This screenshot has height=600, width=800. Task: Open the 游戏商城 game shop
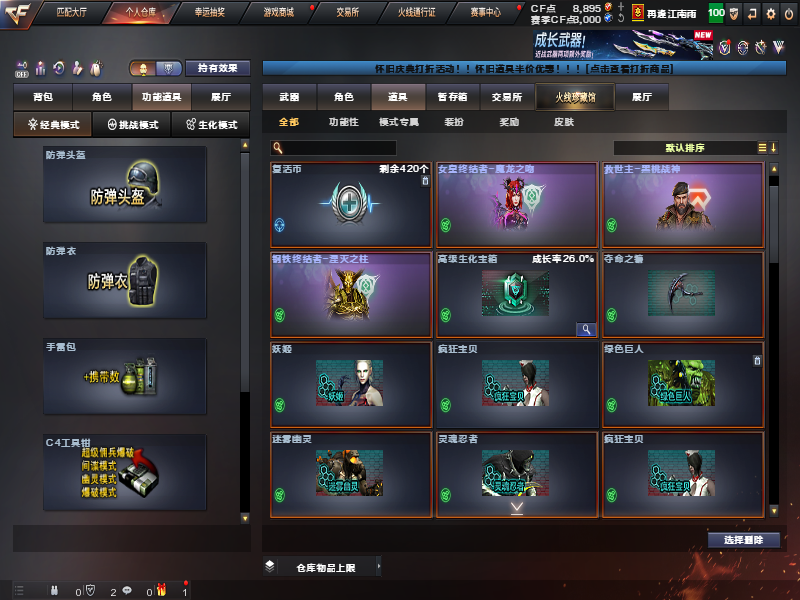point(279,13)
